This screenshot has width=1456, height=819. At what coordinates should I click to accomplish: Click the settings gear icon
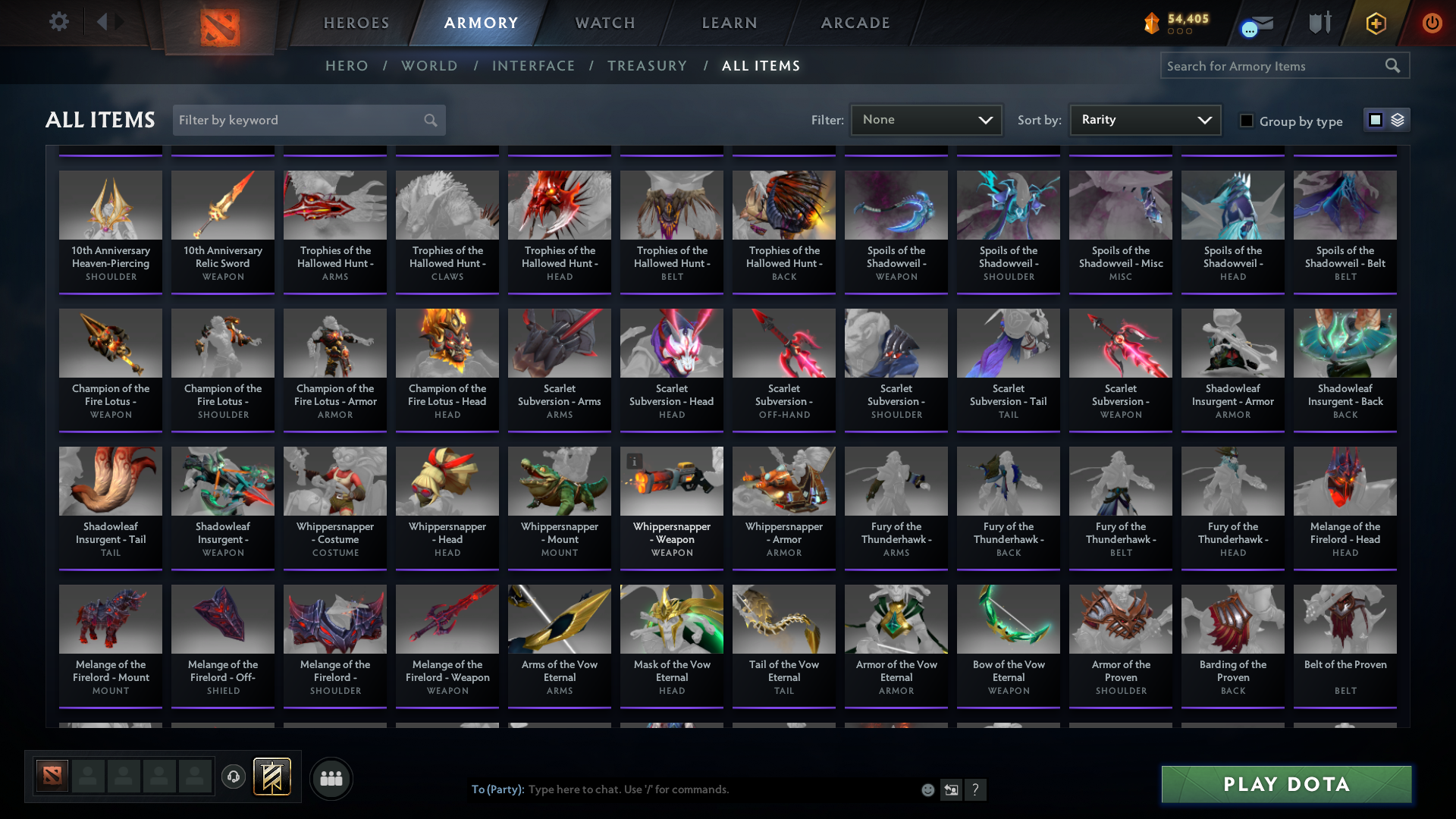(59, 22)
